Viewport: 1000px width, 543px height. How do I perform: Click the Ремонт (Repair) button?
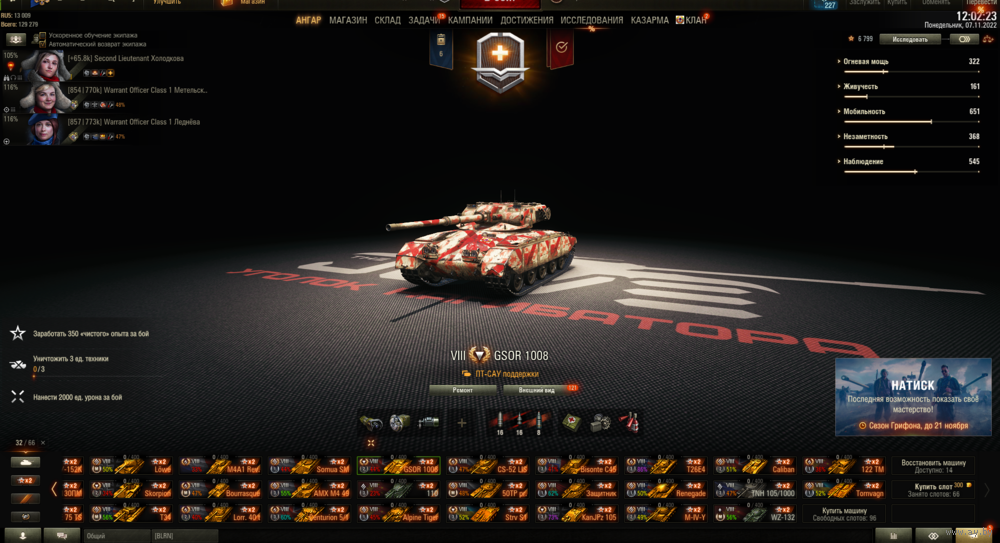(462, 389)
